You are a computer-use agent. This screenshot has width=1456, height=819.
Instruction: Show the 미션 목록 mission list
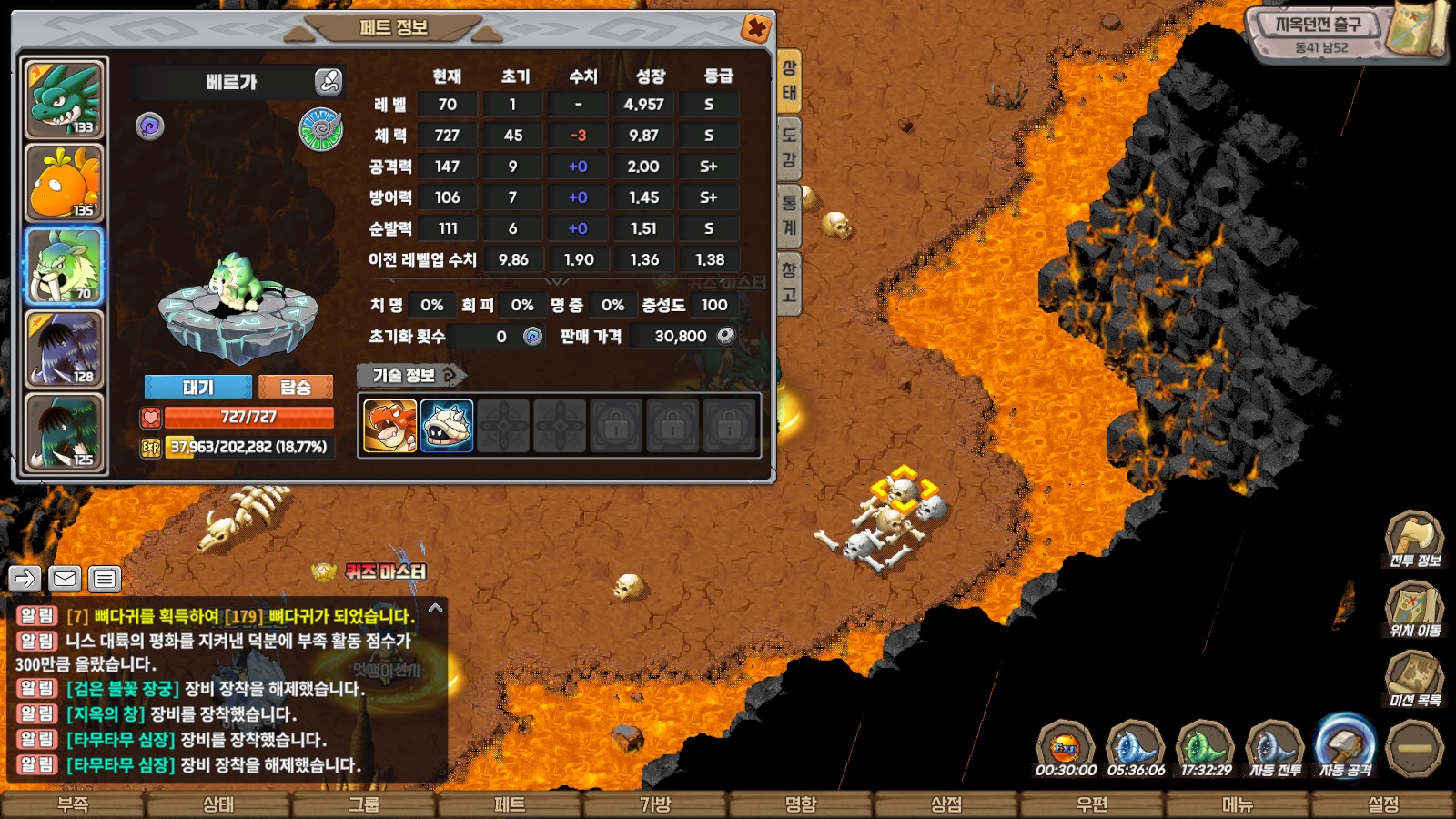1414,679
